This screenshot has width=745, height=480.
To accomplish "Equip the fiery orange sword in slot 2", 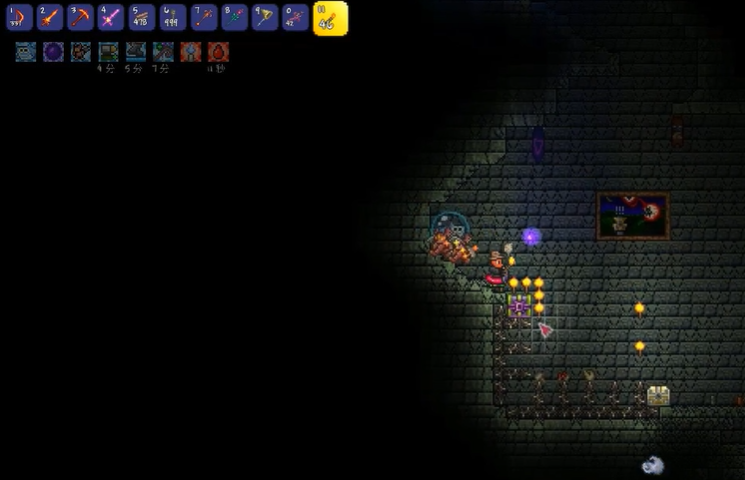I will (x=51, y=17).
